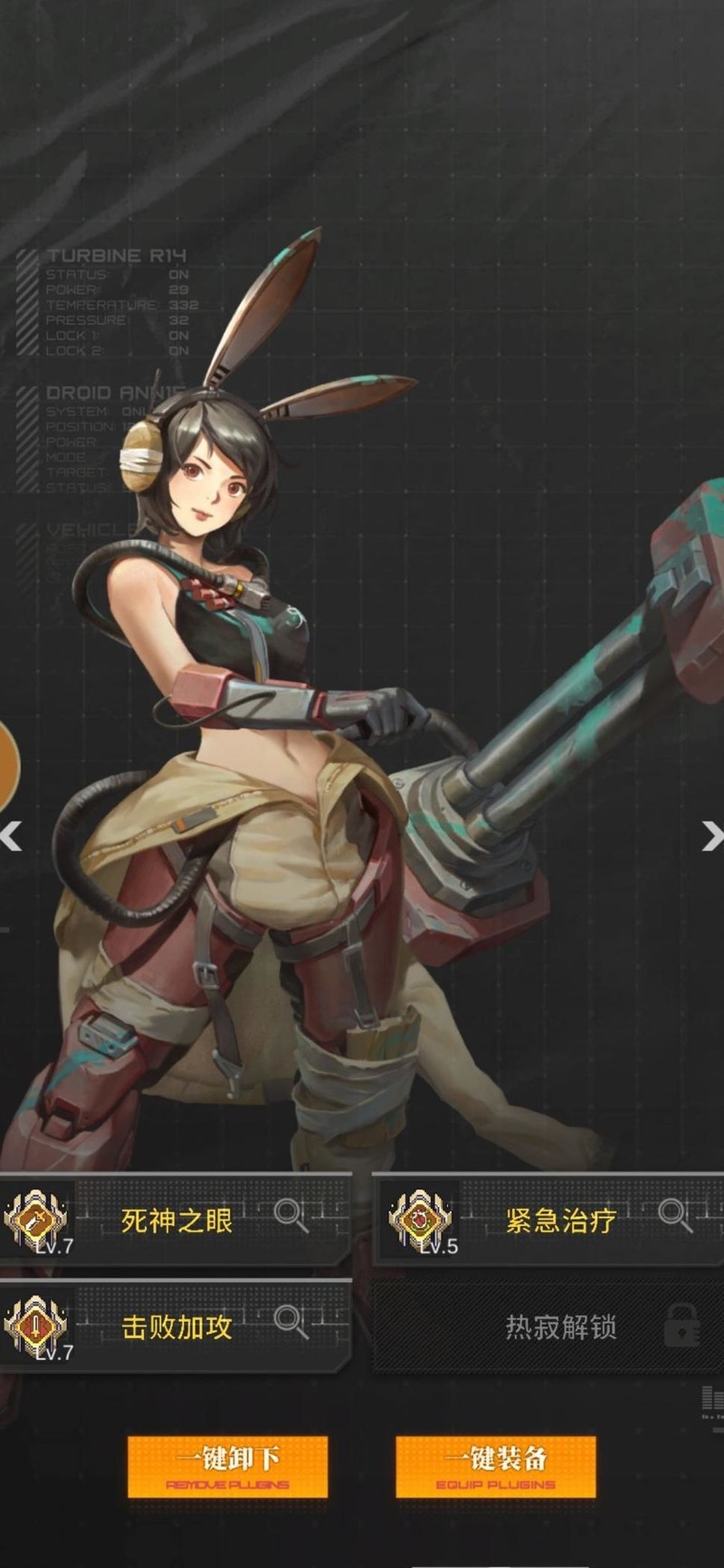Inspect 紧急治疗 with its magnifier icon
Image resolution: width=724 pixels, height=1568 pixels.
(x=675, y=1214)
